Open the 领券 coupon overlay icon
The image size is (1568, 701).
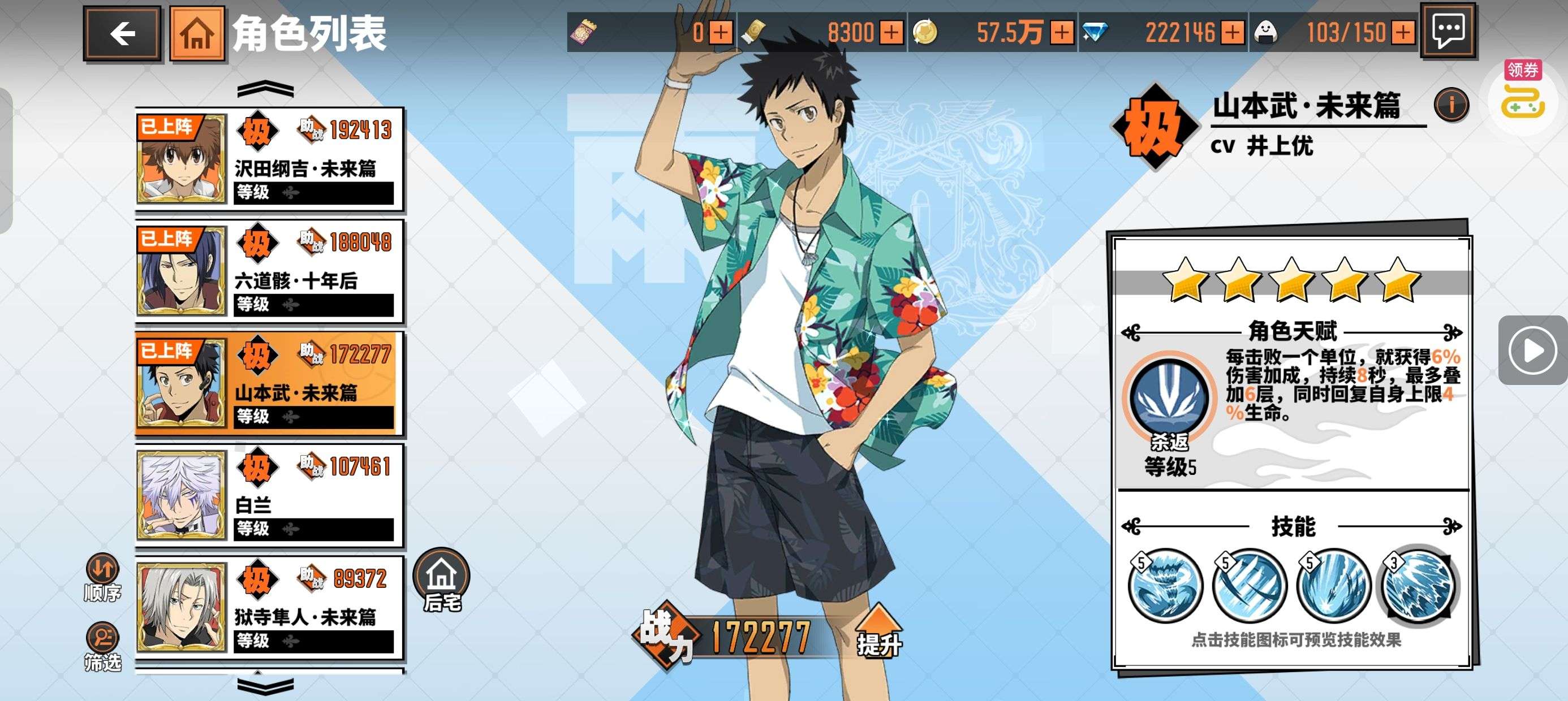pos(1522,91)
